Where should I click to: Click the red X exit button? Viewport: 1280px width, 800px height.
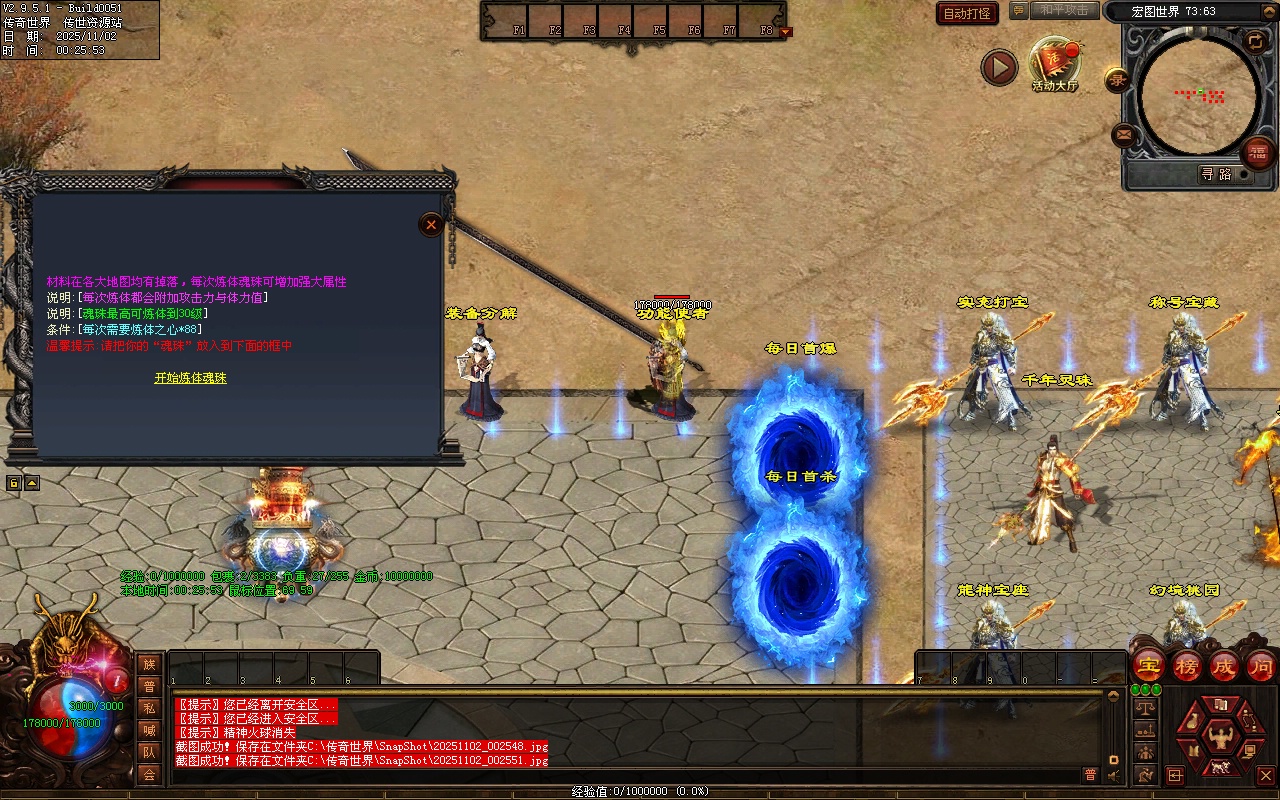1265,775
